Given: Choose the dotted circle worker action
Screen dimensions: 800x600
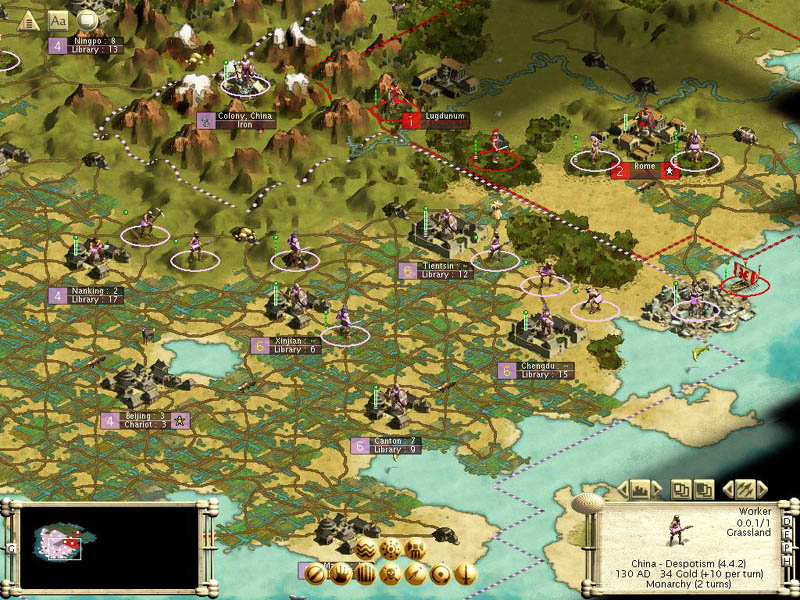Looking at the screenshot, I should click(391, 549).
